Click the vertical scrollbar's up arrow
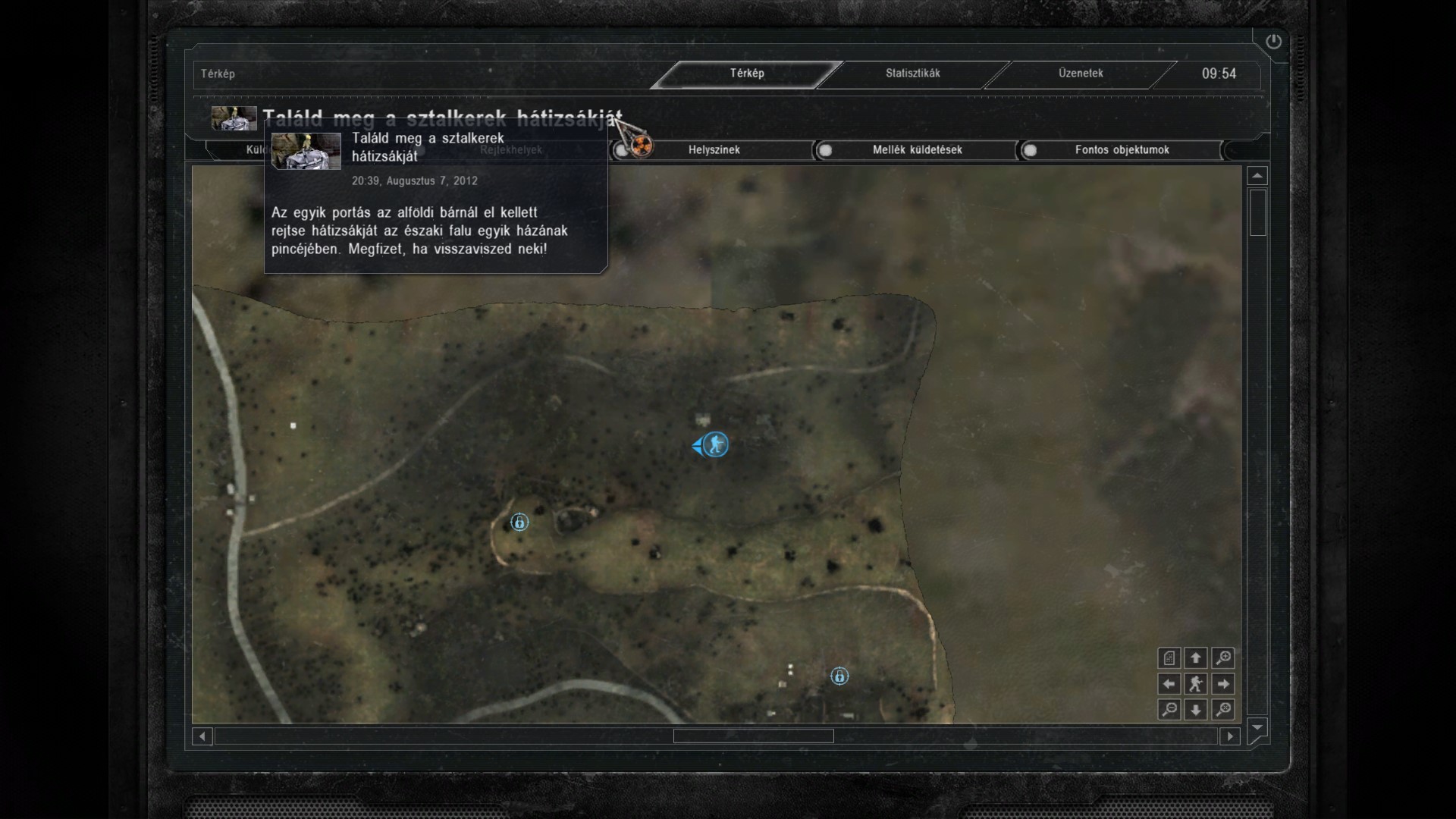Screen dimensions: 1456x819 (1257, 176)
